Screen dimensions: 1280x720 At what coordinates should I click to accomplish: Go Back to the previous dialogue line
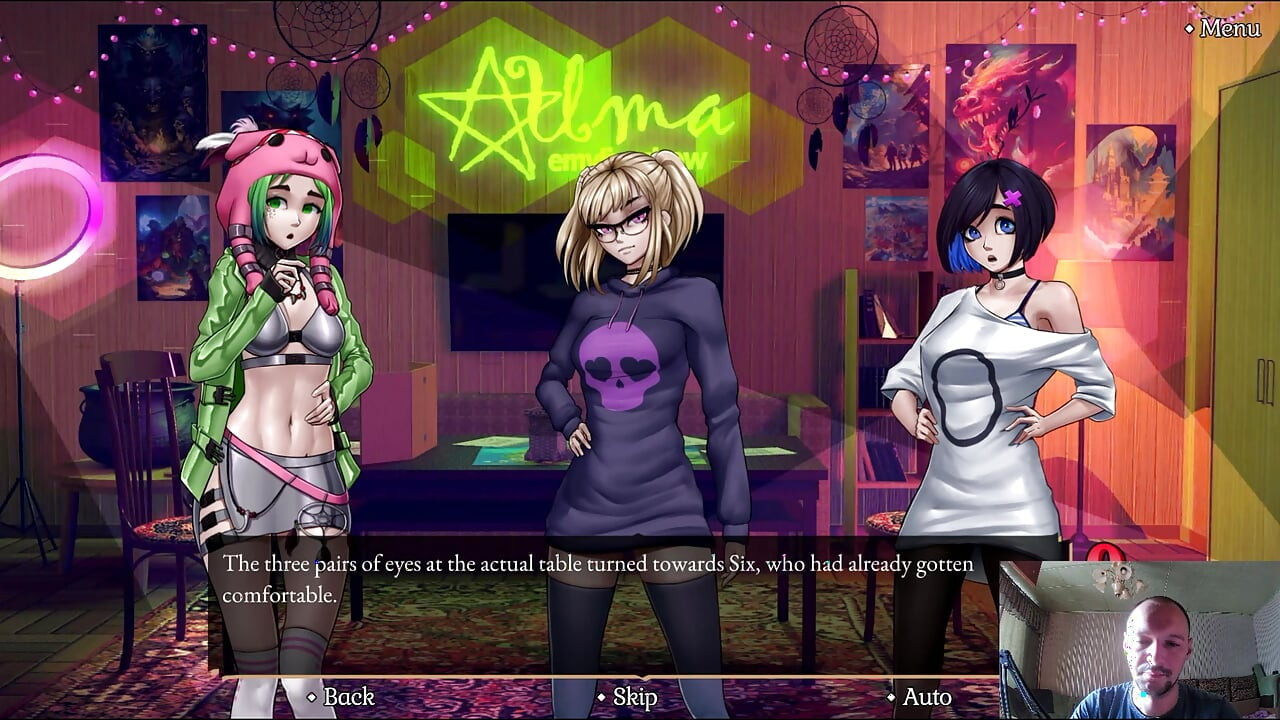coord(347,696)
